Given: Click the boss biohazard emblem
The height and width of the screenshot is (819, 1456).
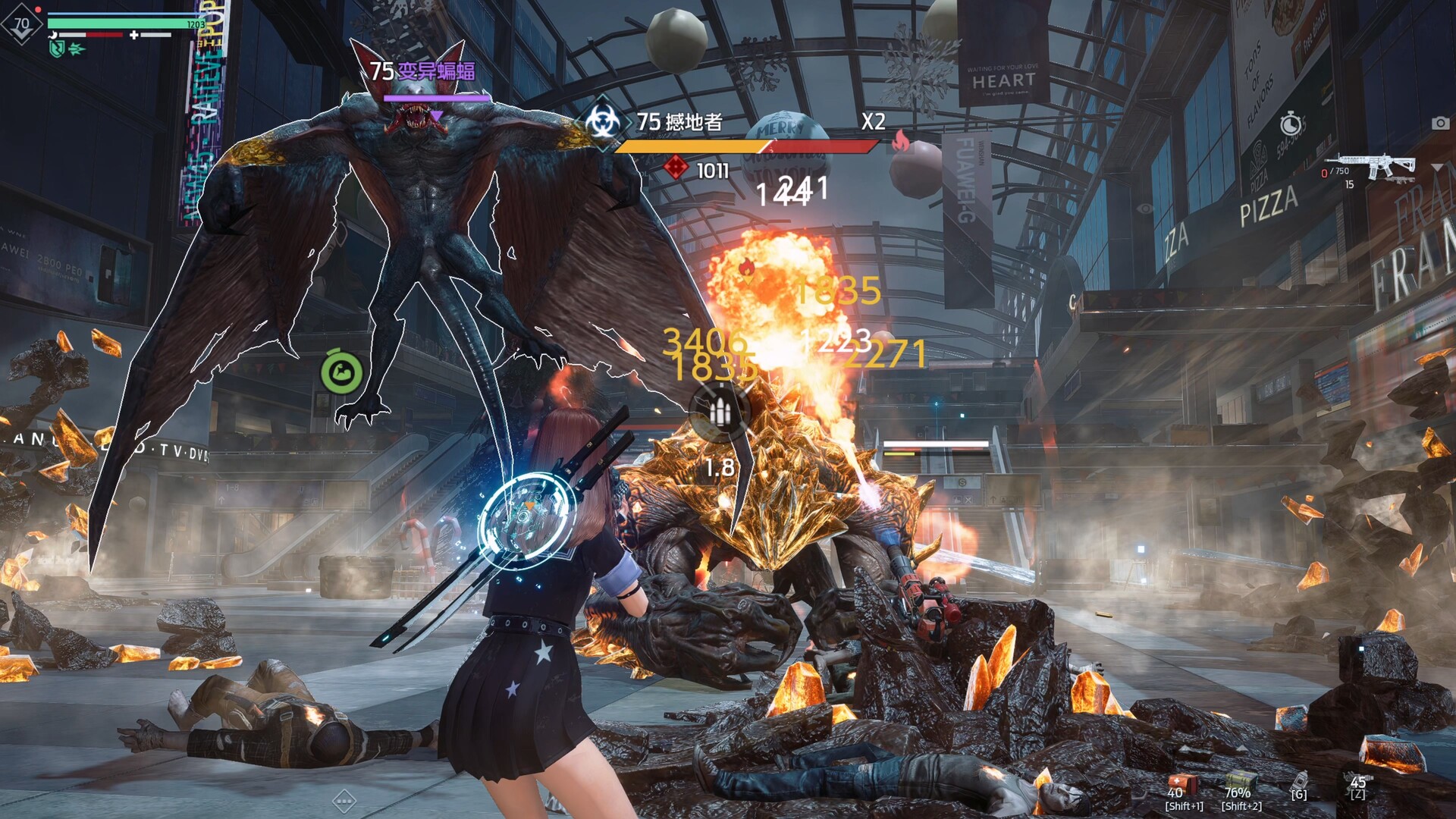Looking at the screenshot, I should (x=603, y=123).
